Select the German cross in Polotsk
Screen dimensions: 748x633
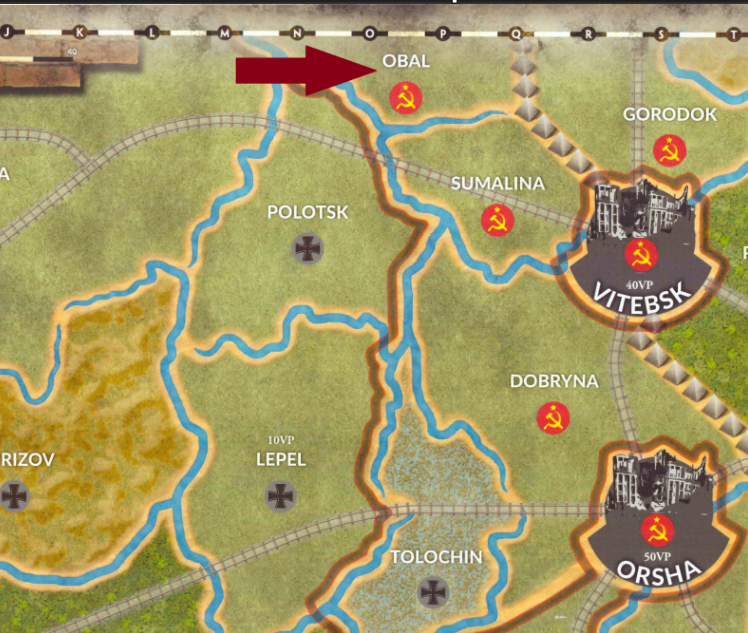(307, 248)
